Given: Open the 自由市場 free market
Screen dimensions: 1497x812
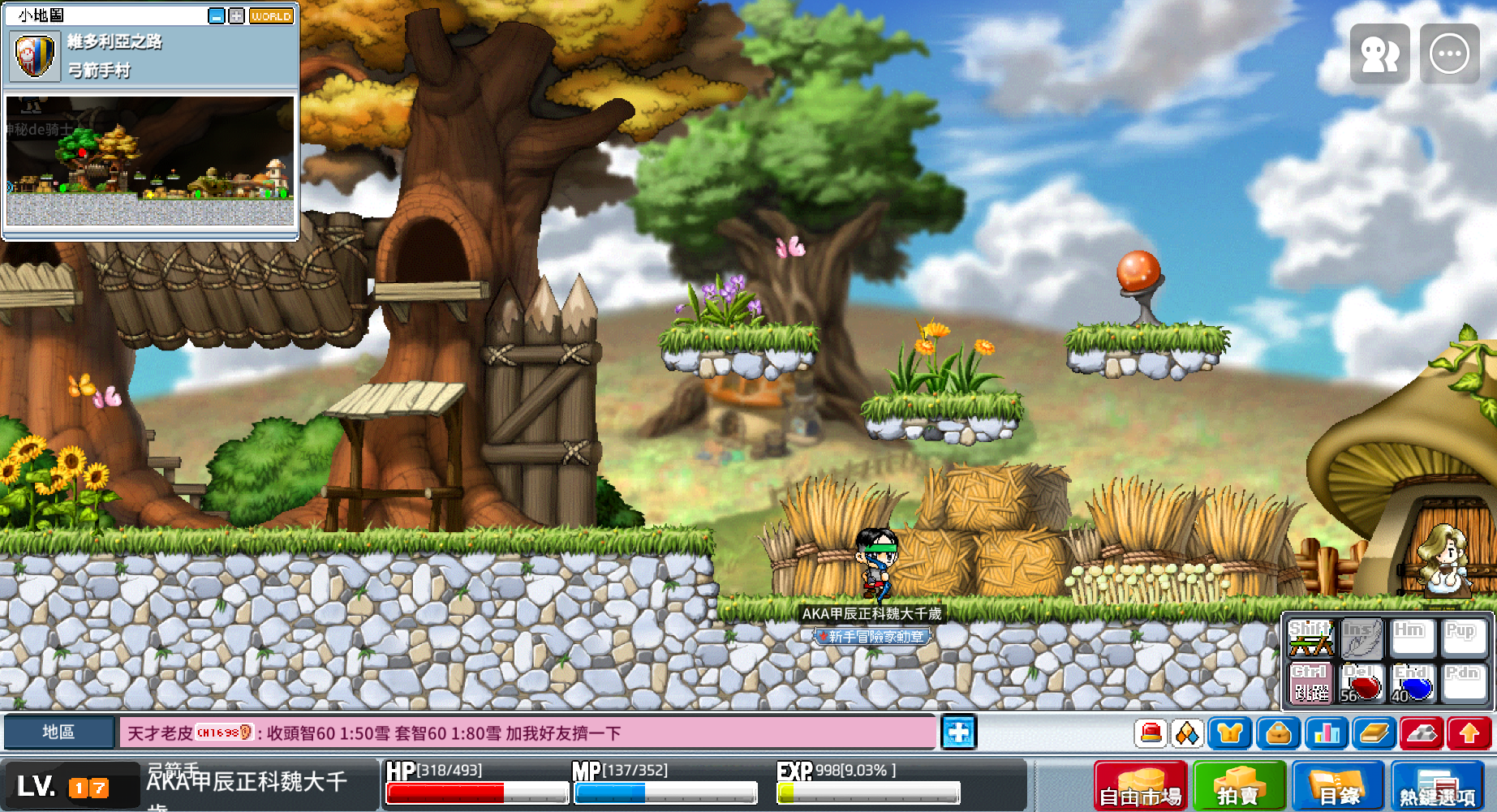Looking at the screenshot, I should pyautogui.click(x=1140, y=786).
